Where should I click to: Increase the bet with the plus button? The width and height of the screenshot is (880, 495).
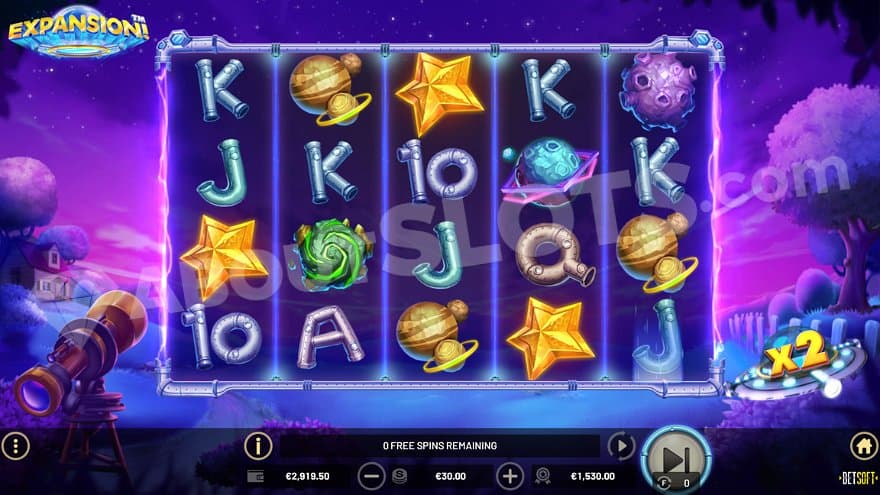pyautogui.click(x=510, y=477)
